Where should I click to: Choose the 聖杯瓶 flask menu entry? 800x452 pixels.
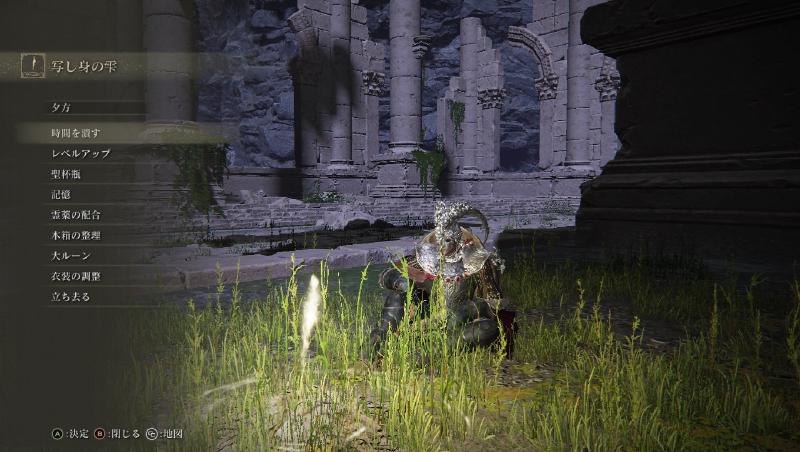pos(66,174)
